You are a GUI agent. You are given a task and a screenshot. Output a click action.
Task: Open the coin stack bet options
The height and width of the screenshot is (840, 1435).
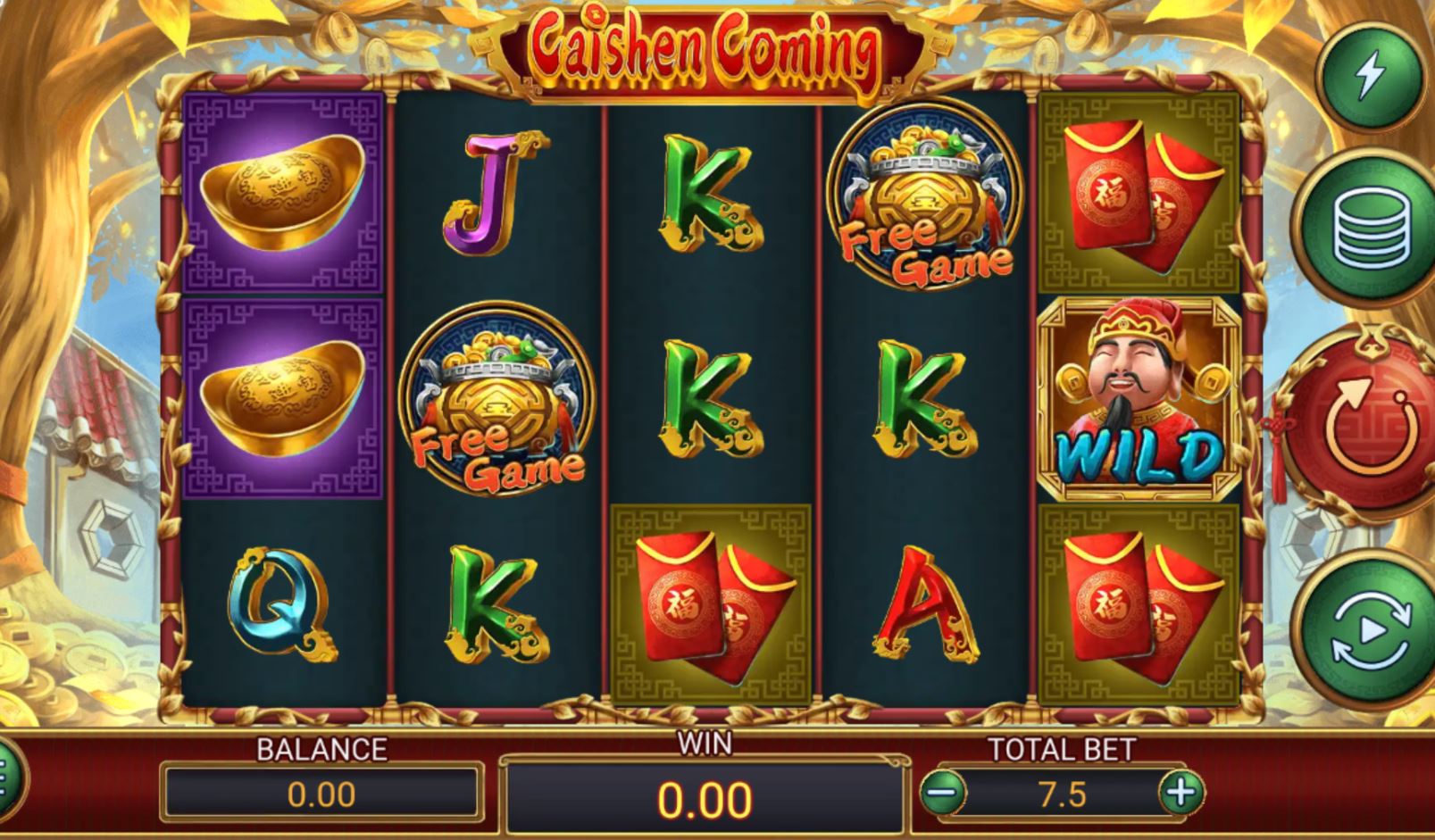[1371, 228]
